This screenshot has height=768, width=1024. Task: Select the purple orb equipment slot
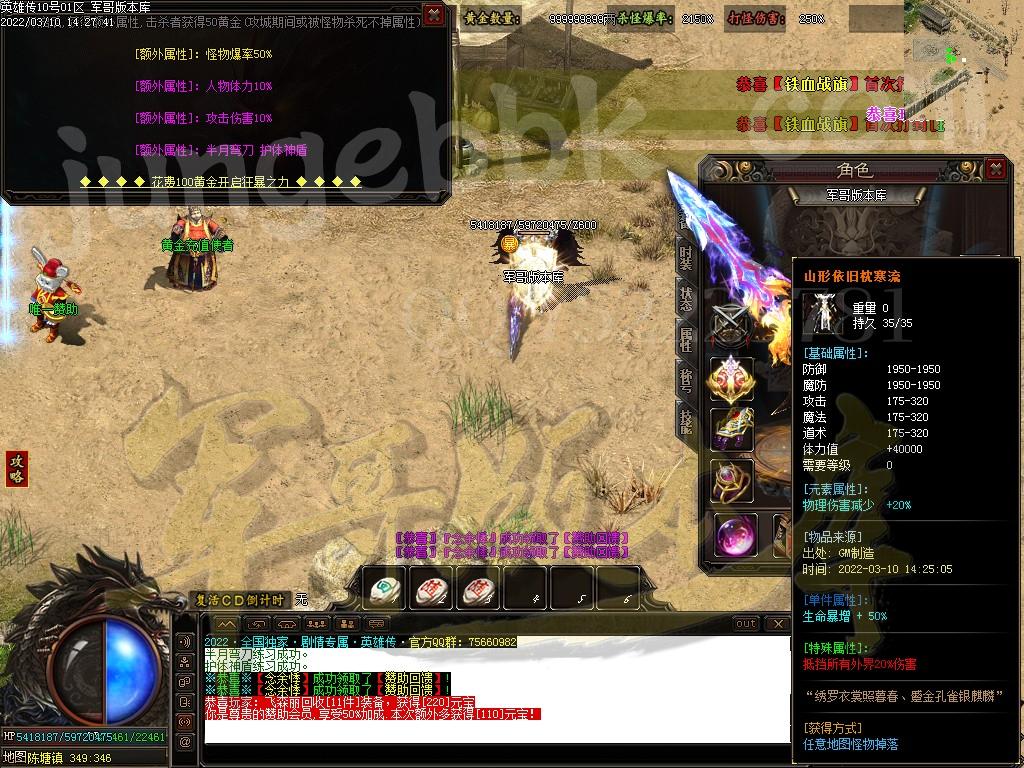(x=736, y=536)
